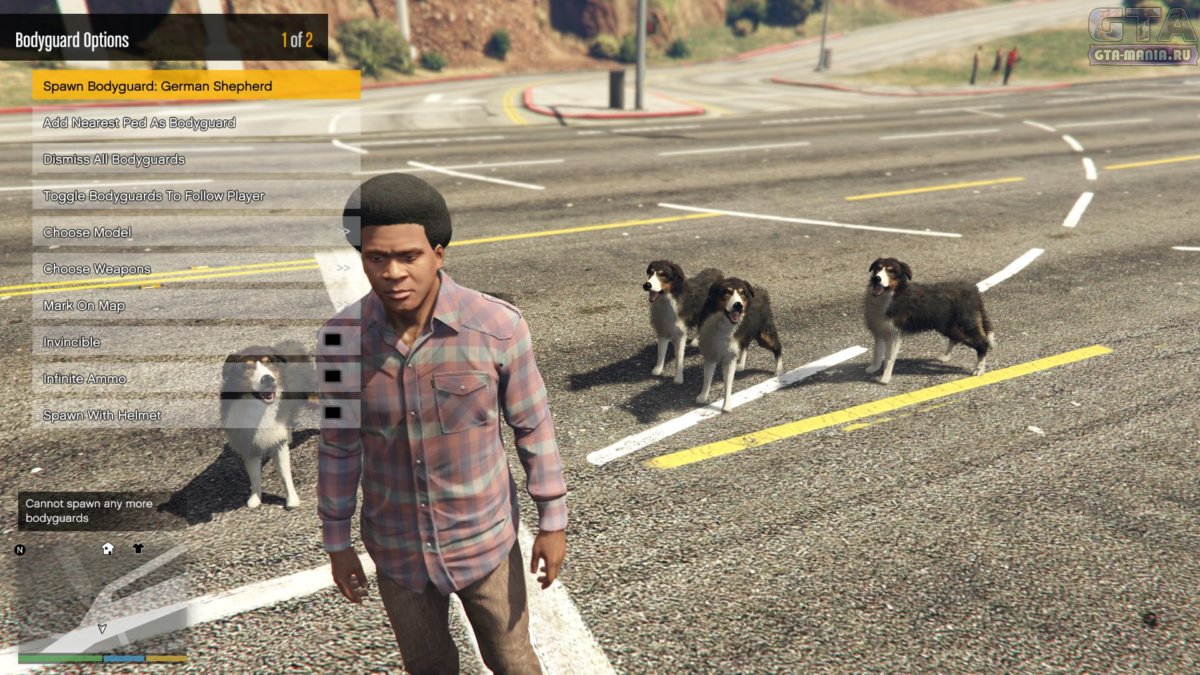Select Dismiss All Bodyguards option
1200x675 pixels.
tap(196, 159)
